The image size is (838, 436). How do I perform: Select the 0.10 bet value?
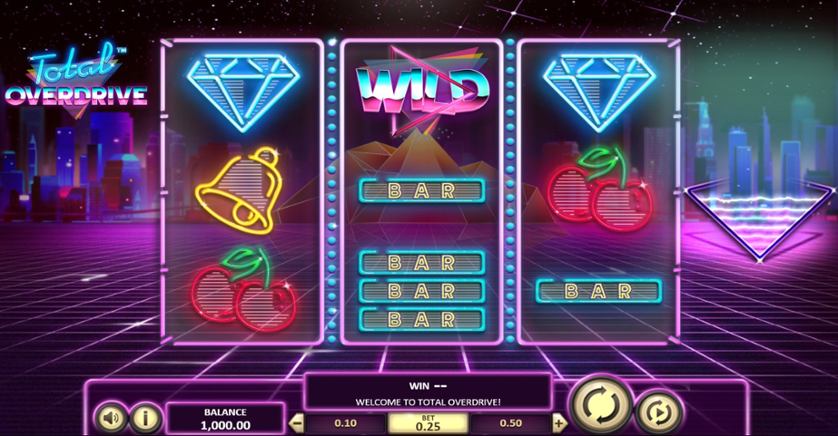tap(344, 423)
